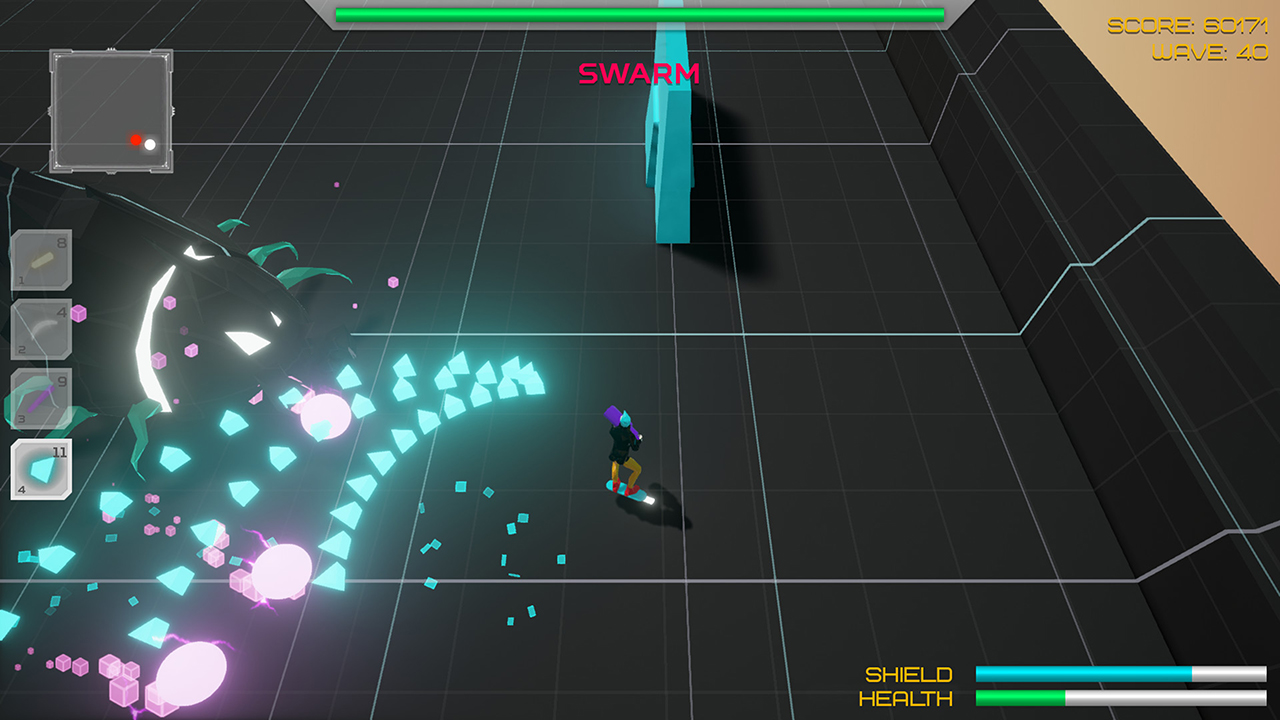Click the white player dot on the minimap

152,144
